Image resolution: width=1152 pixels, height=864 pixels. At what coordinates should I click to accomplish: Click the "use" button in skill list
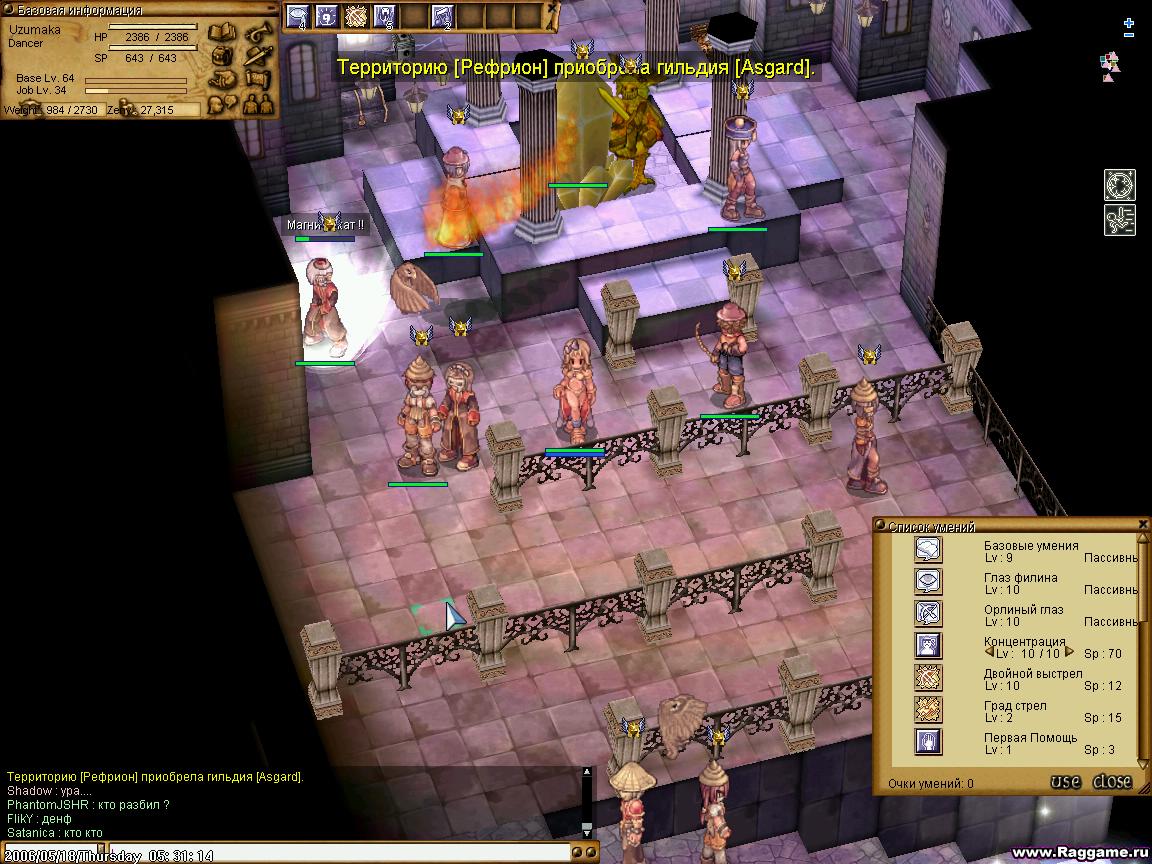pyautogui.click(x=1065, y=782)
